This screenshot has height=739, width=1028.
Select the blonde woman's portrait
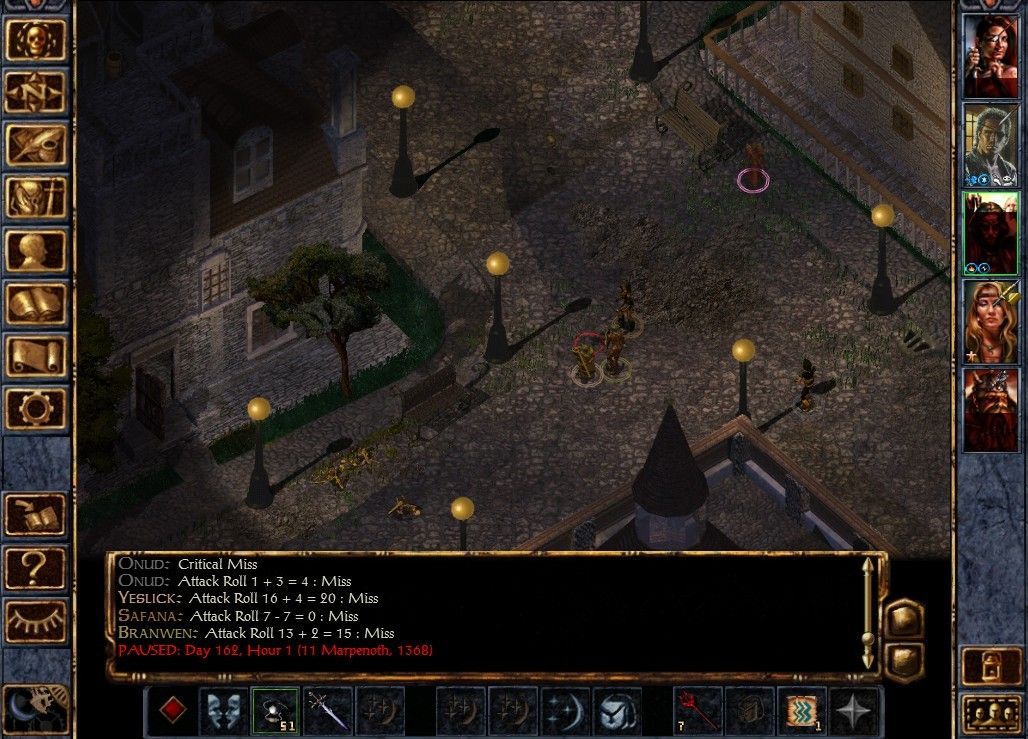(x=990, y=322)
